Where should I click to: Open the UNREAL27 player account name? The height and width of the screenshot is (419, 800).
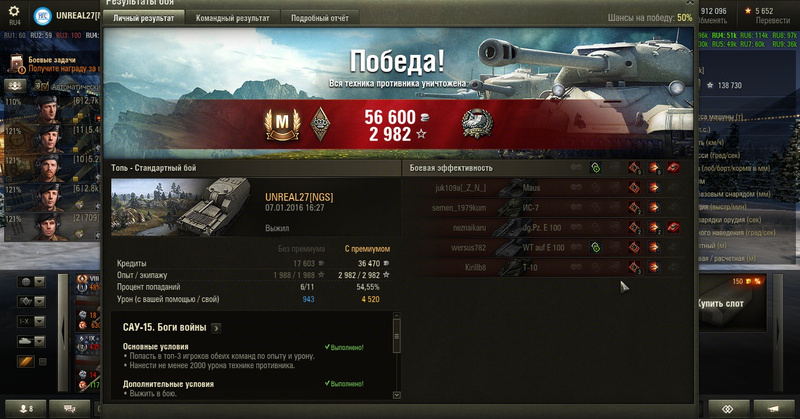[89, 16]
